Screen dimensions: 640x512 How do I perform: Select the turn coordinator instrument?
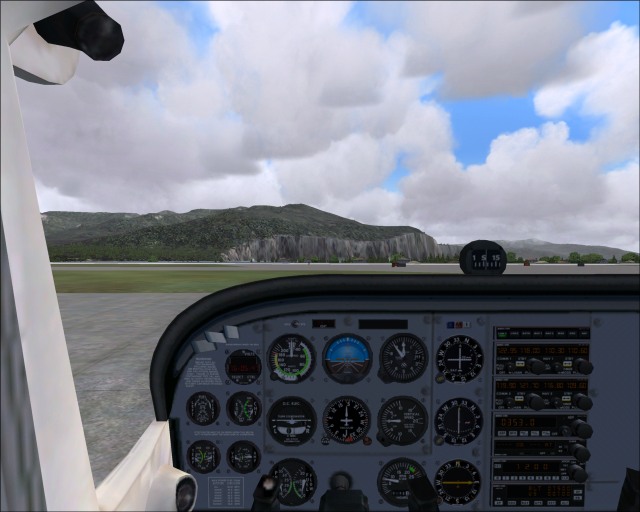[x=291, y=421]
